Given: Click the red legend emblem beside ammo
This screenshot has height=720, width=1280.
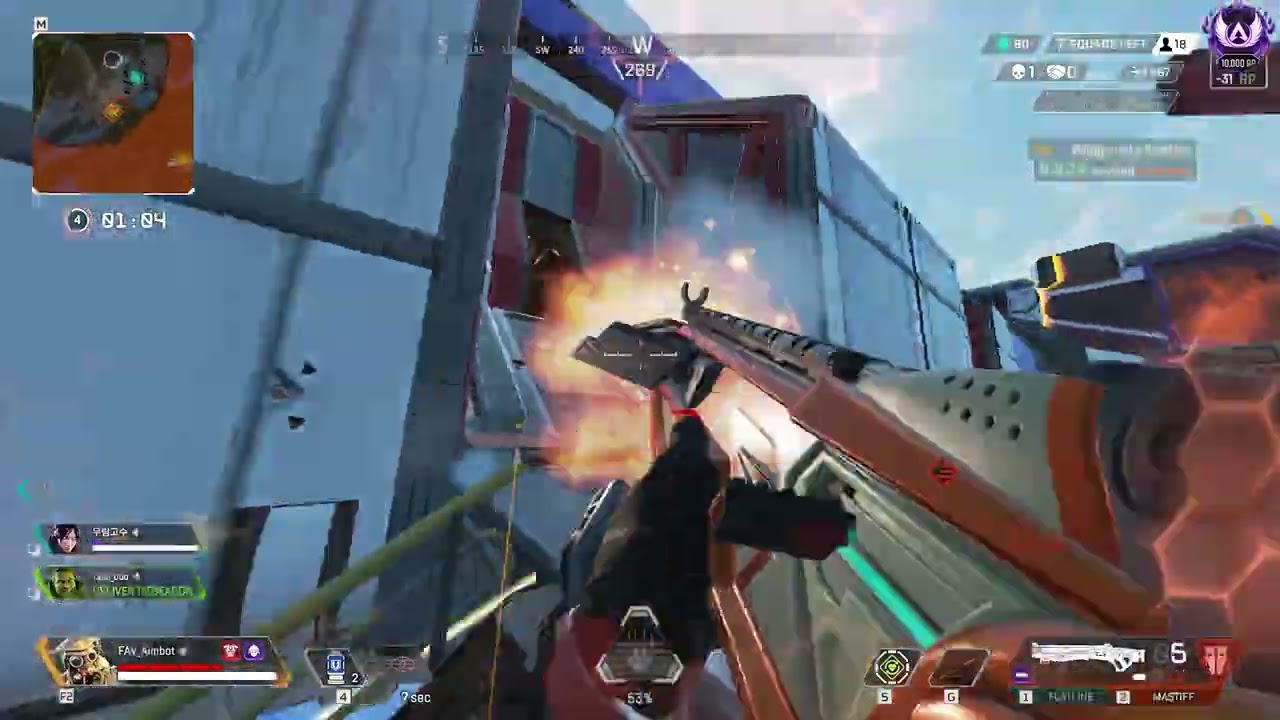Looking at the screenshot, I should click(1216, 658).
